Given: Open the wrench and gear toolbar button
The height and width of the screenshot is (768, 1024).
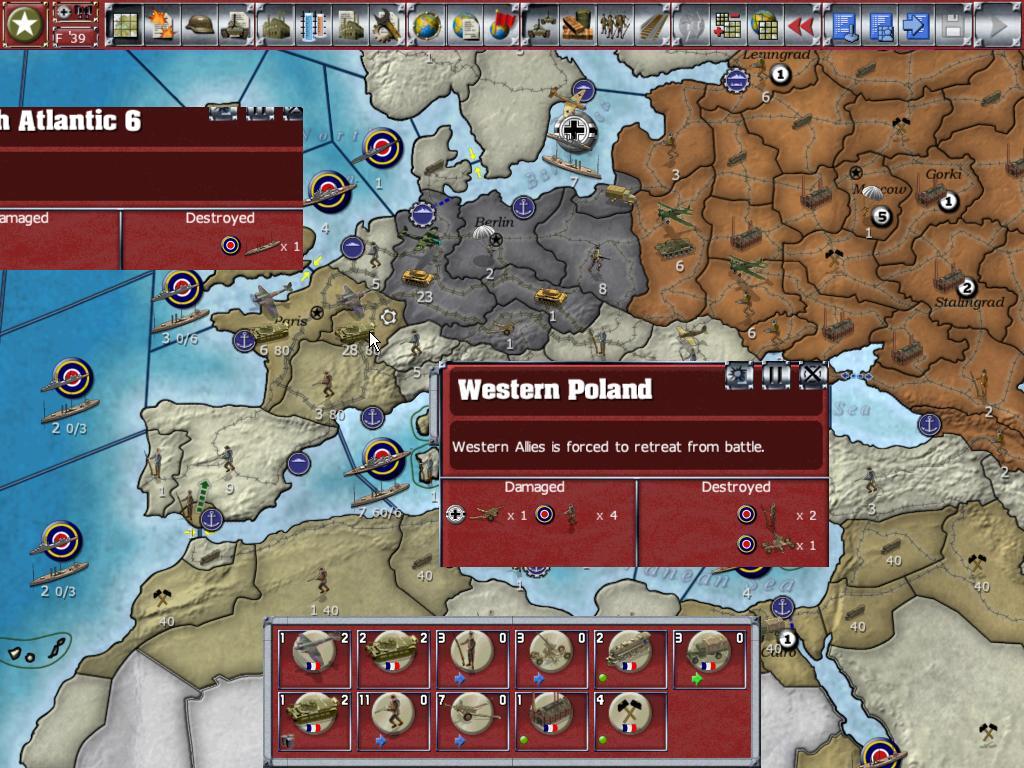Looking at the screenshot, I should tap(386, 24).
